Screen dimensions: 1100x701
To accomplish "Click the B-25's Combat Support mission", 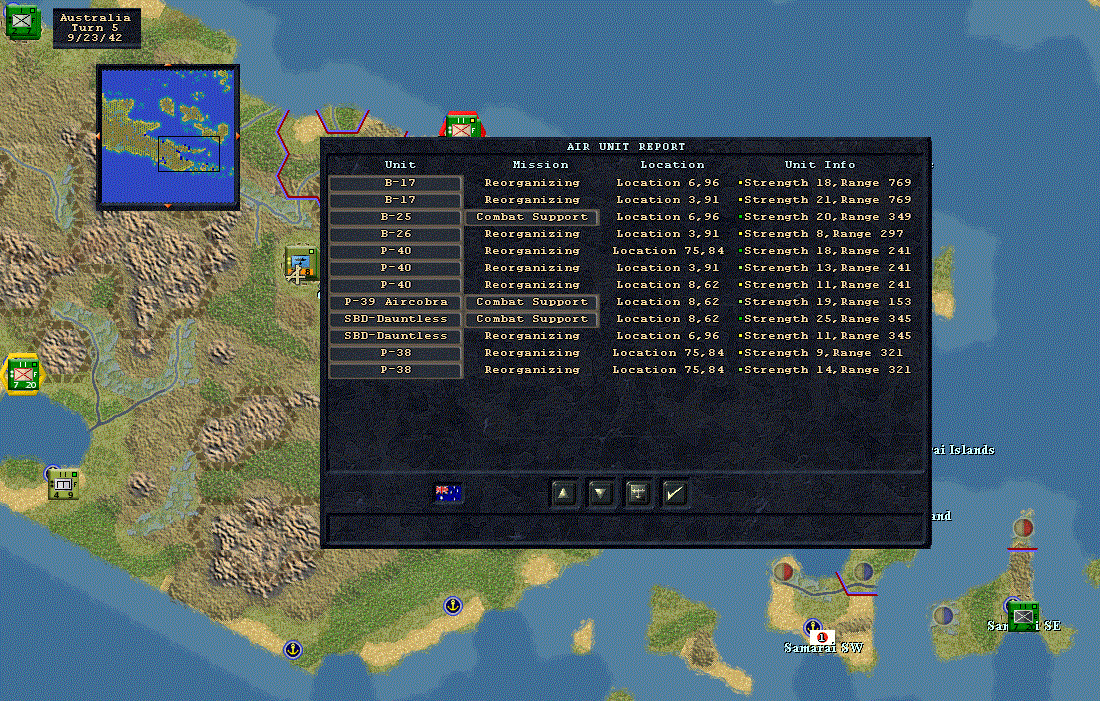I will [x=532, y=217].
